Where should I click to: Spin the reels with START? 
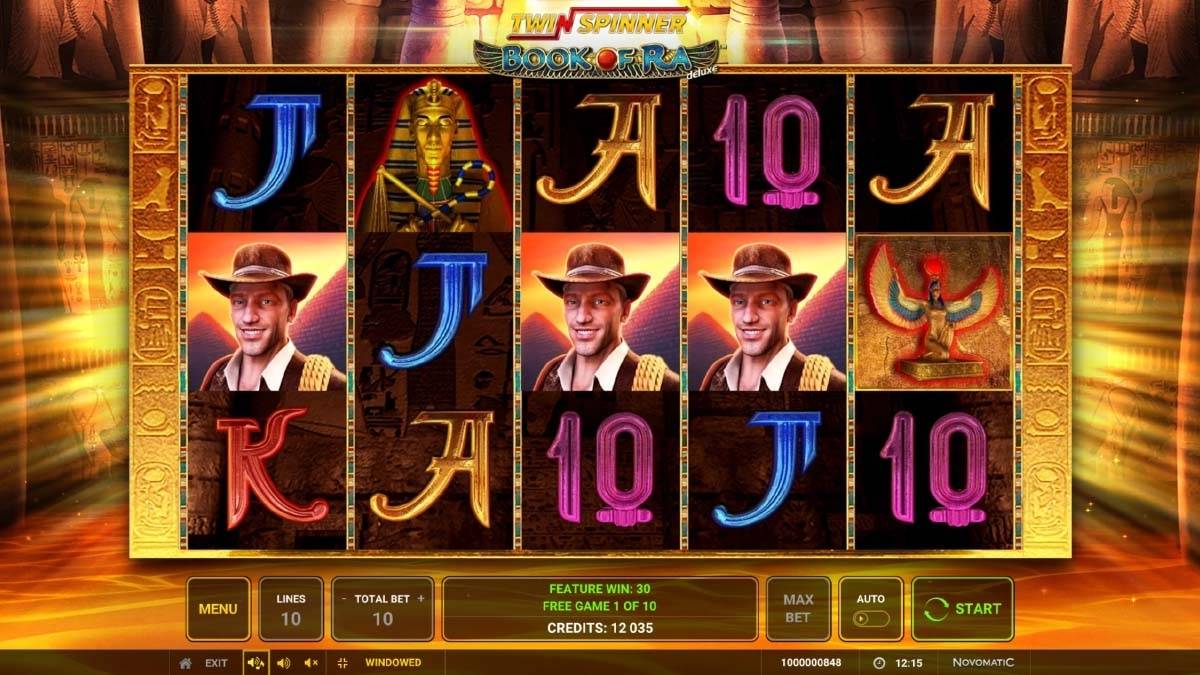point(962,608)
